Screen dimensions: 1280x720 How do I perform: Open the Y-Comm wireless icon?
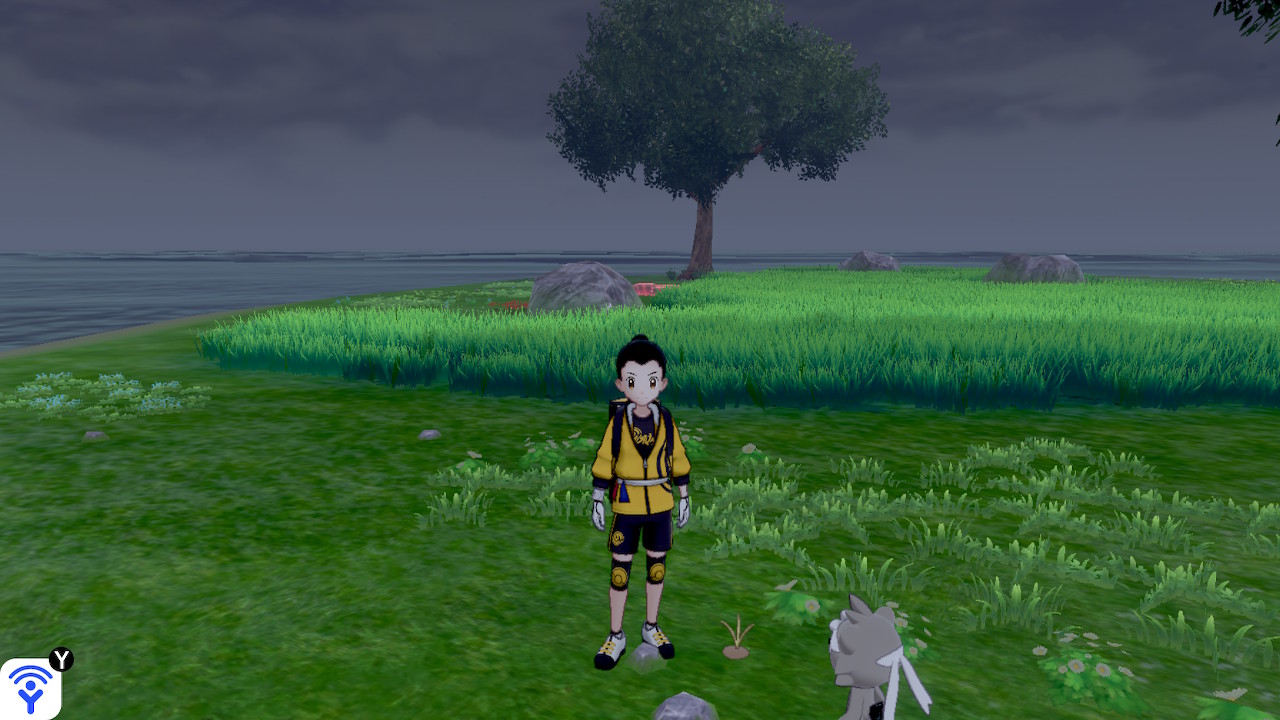[x=30, y=688]
